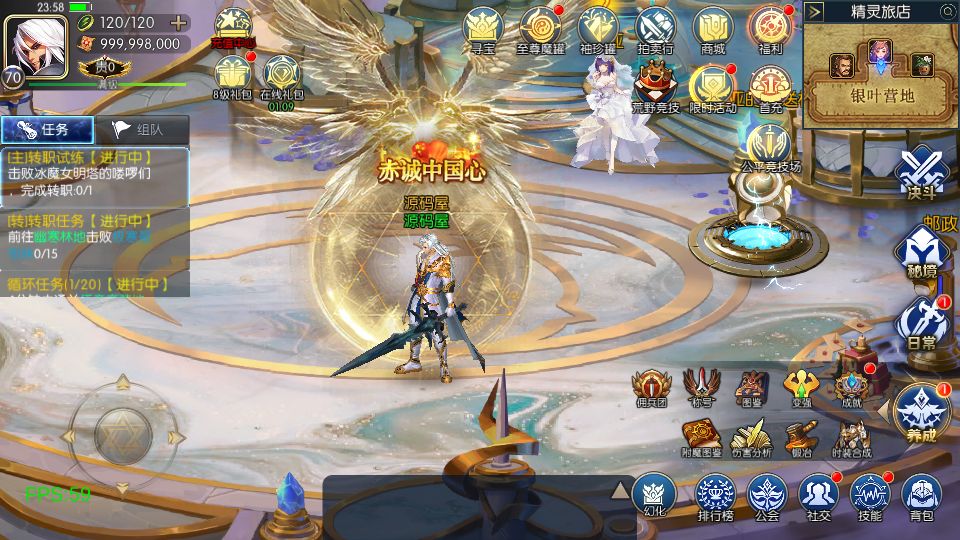Open the 背包 backpack
This screenshot has width=960, height=540.
[921, 495]
